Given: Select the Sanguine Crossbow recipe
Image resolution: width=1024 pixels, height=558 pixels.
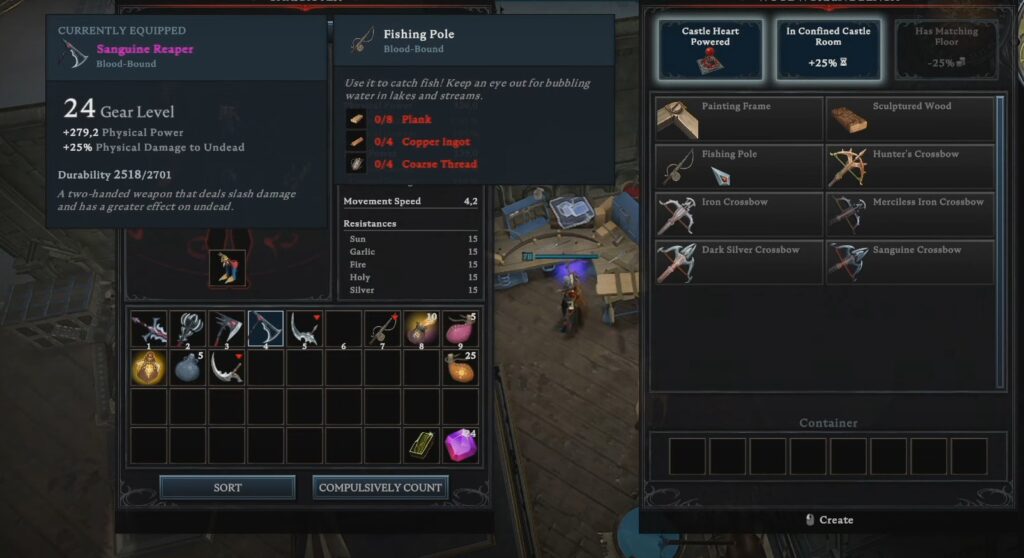Looking at the screenshot, I should coord(910,261).
